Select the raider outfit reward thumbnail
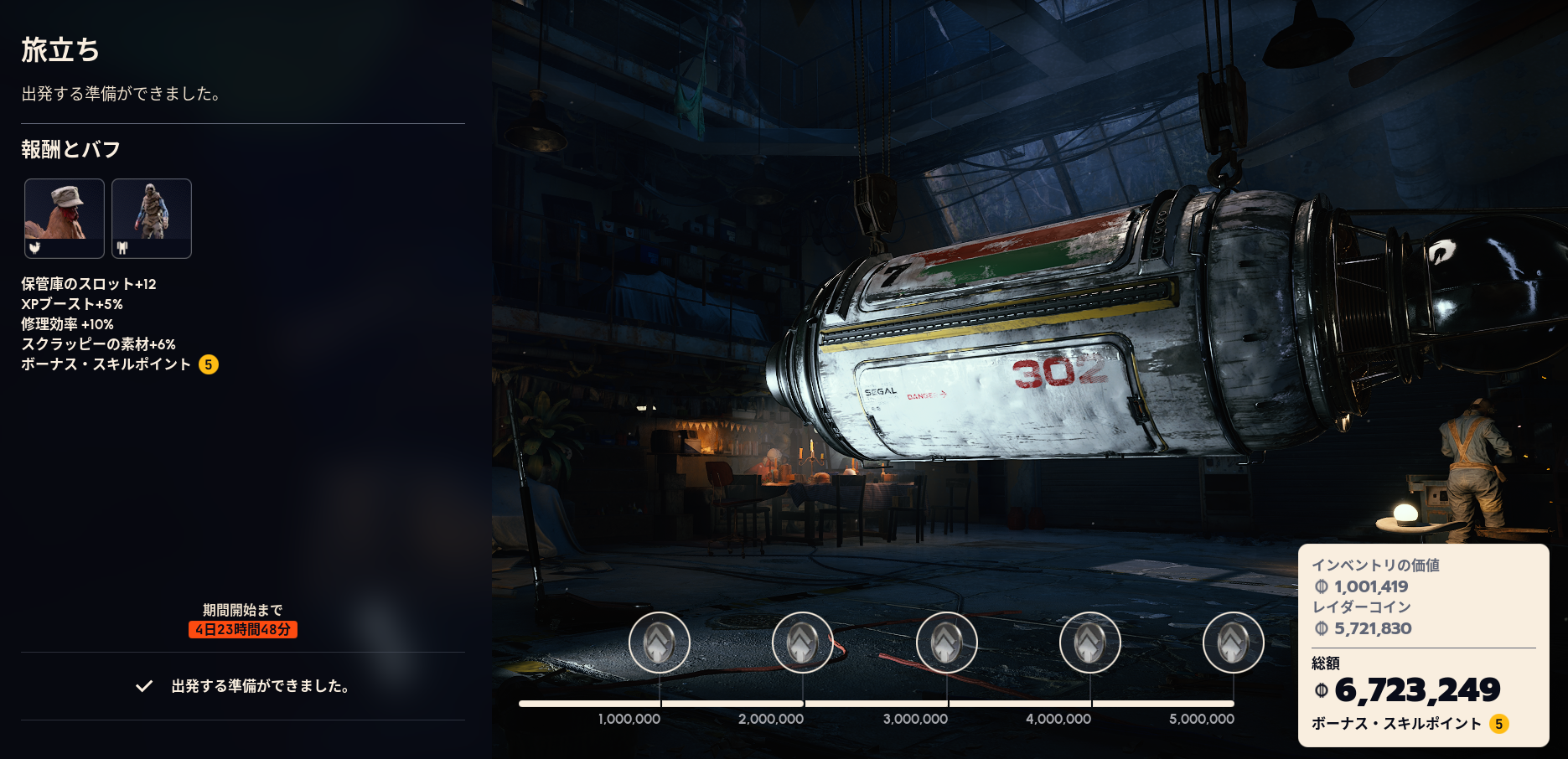 click(152, 219)
